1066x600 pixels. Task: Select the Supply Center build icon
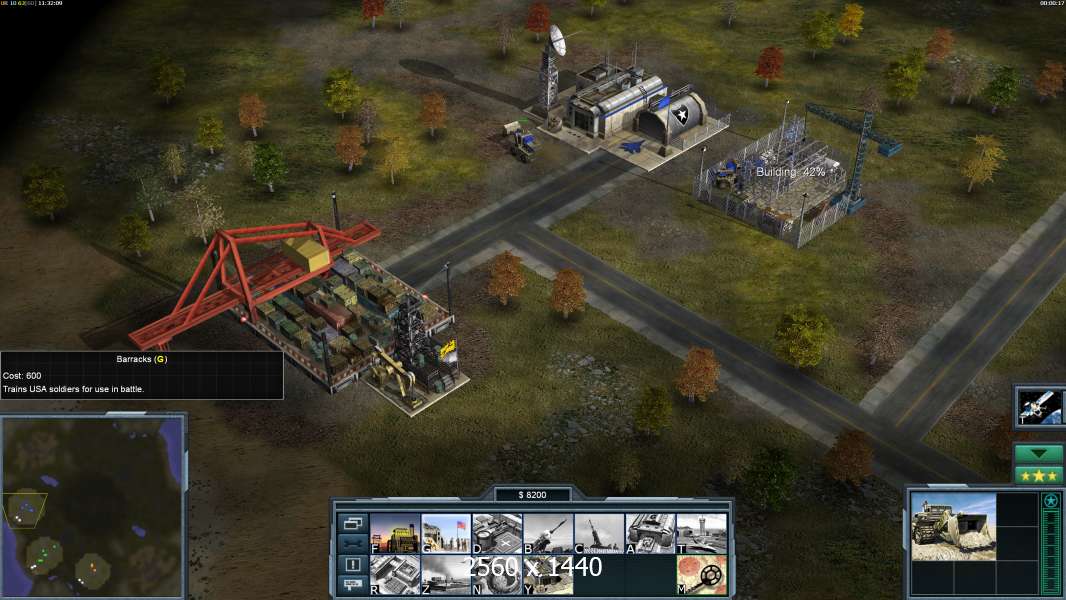(x=395, y=533)
